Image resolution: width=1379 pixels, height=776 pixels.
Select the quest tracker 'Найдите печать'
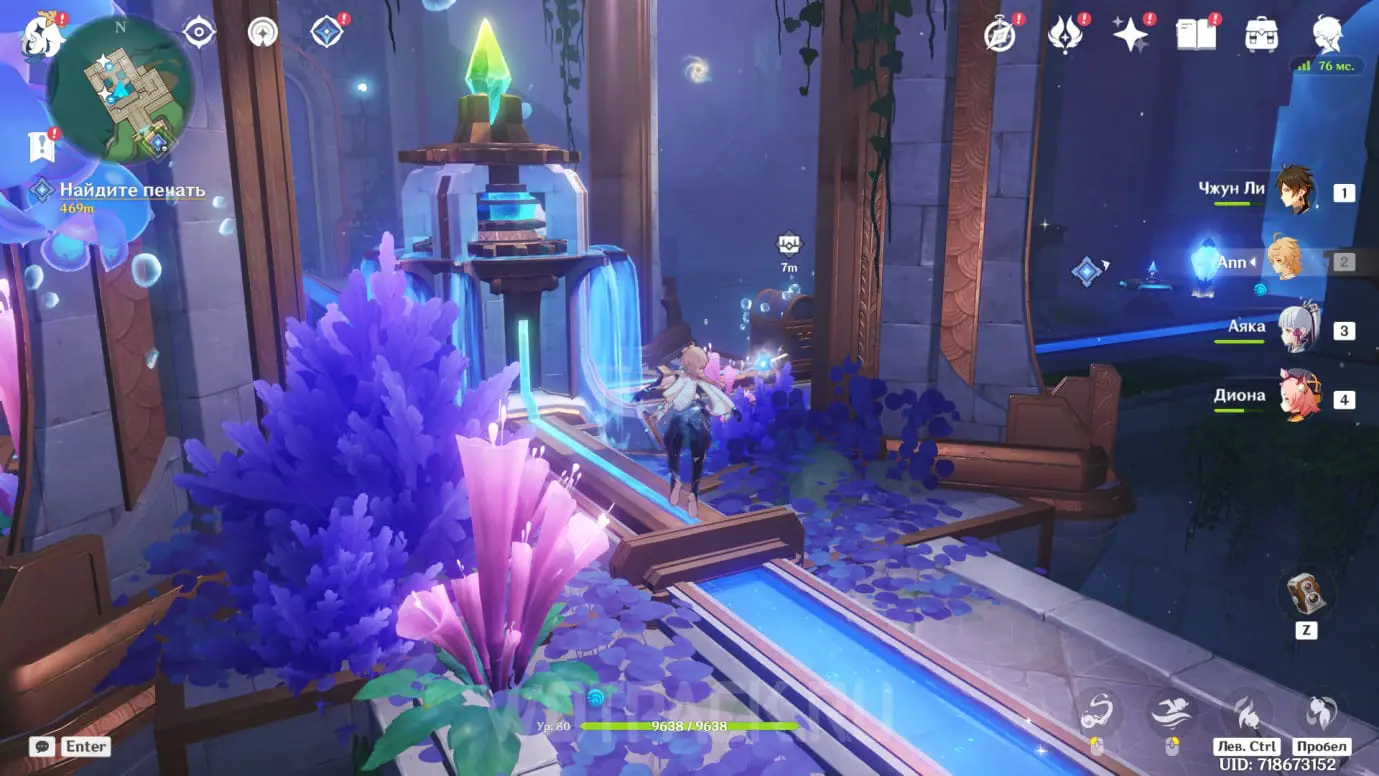point(131,191)
